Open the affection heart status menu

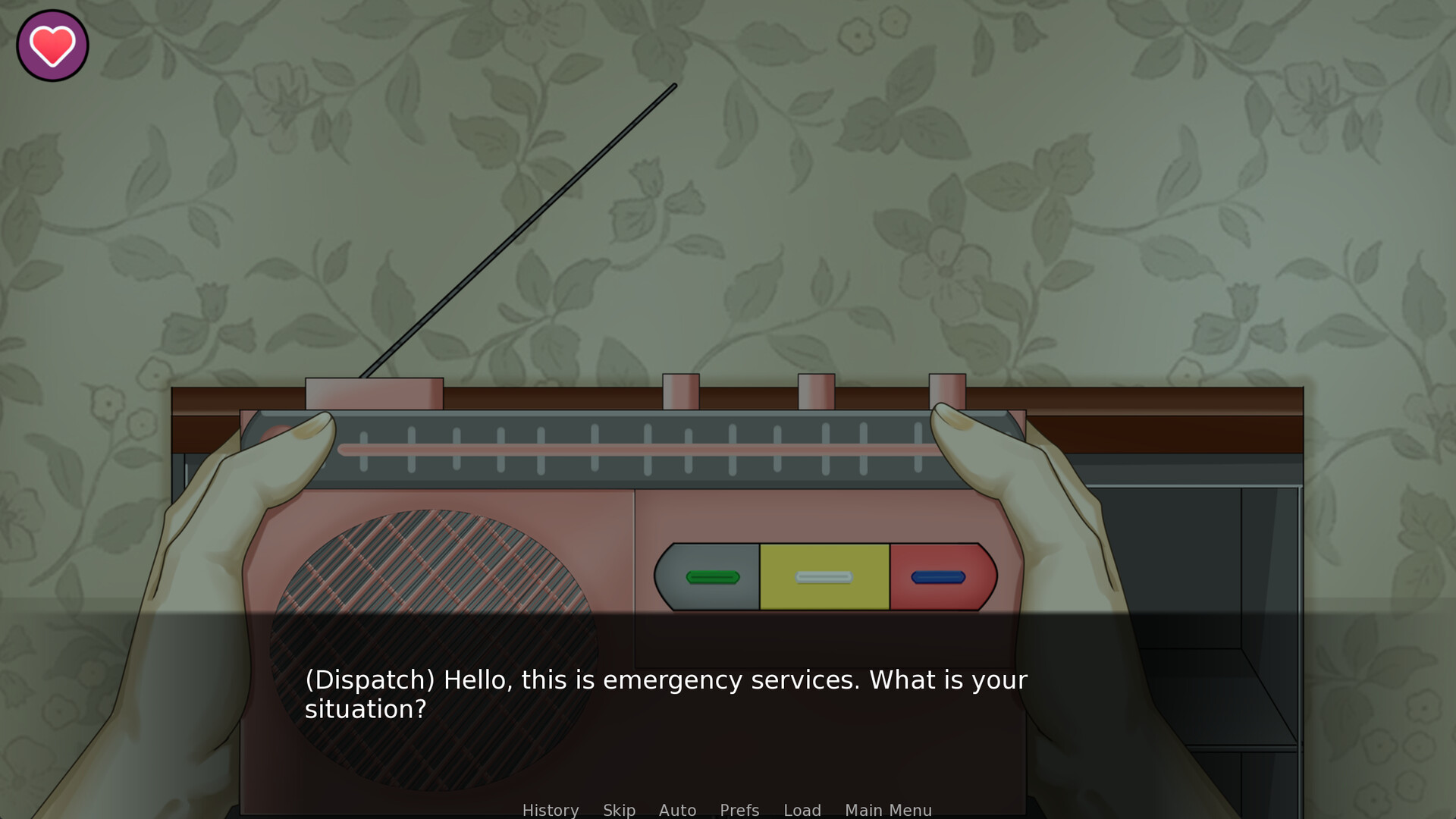52,45
